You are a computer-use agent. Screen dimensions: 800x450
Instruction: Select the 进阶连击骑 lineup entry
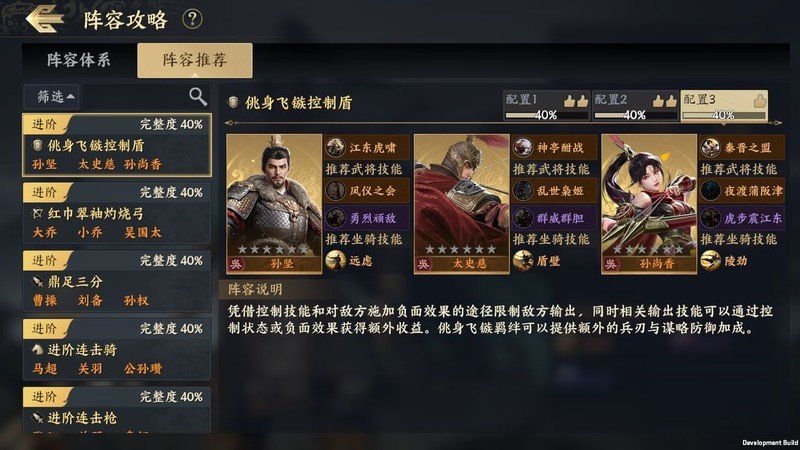pyautogui.click(x=117, y=349)
